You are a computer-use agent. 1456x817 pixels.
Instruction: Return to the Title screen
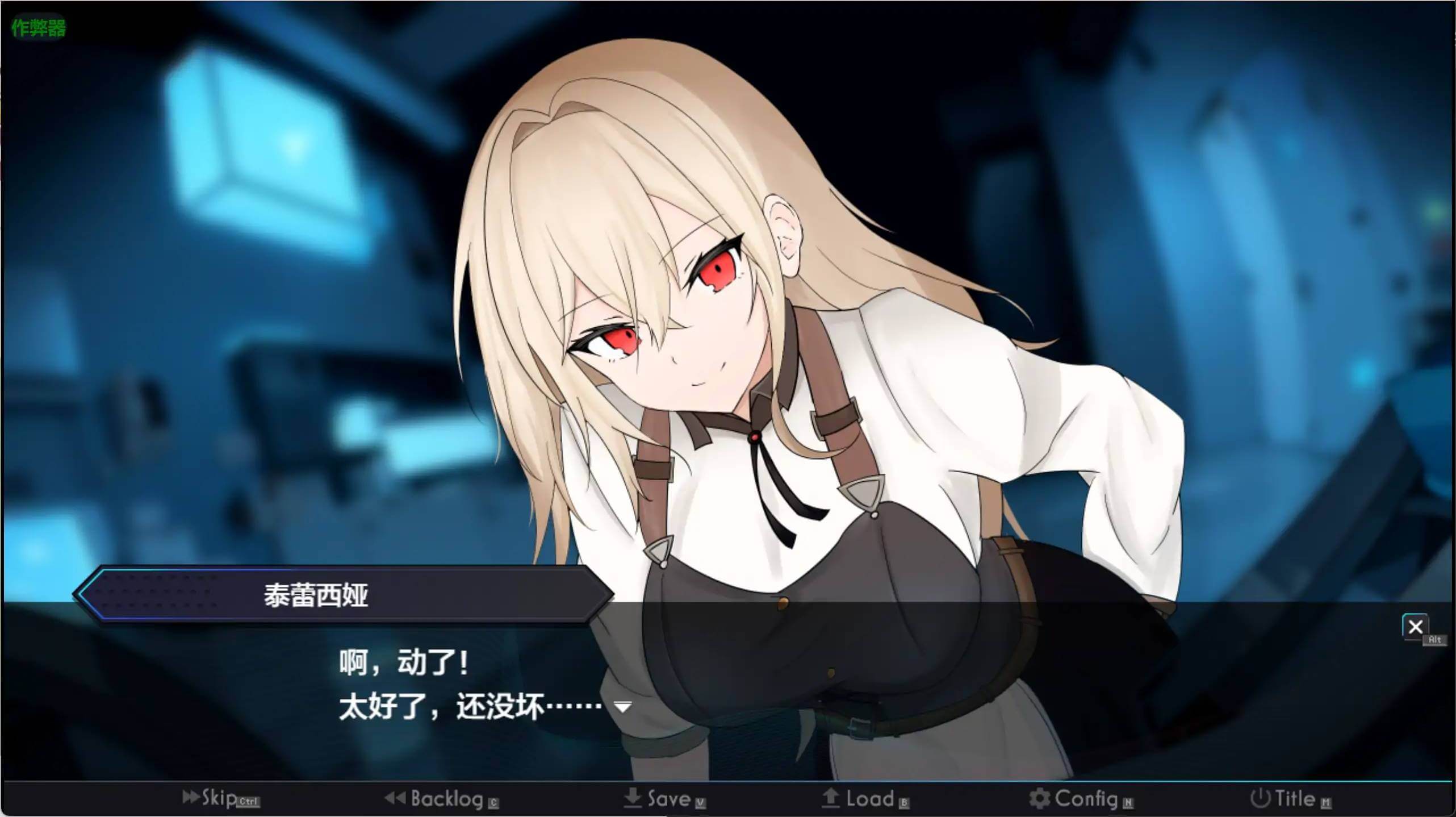tap(1290, 799)
